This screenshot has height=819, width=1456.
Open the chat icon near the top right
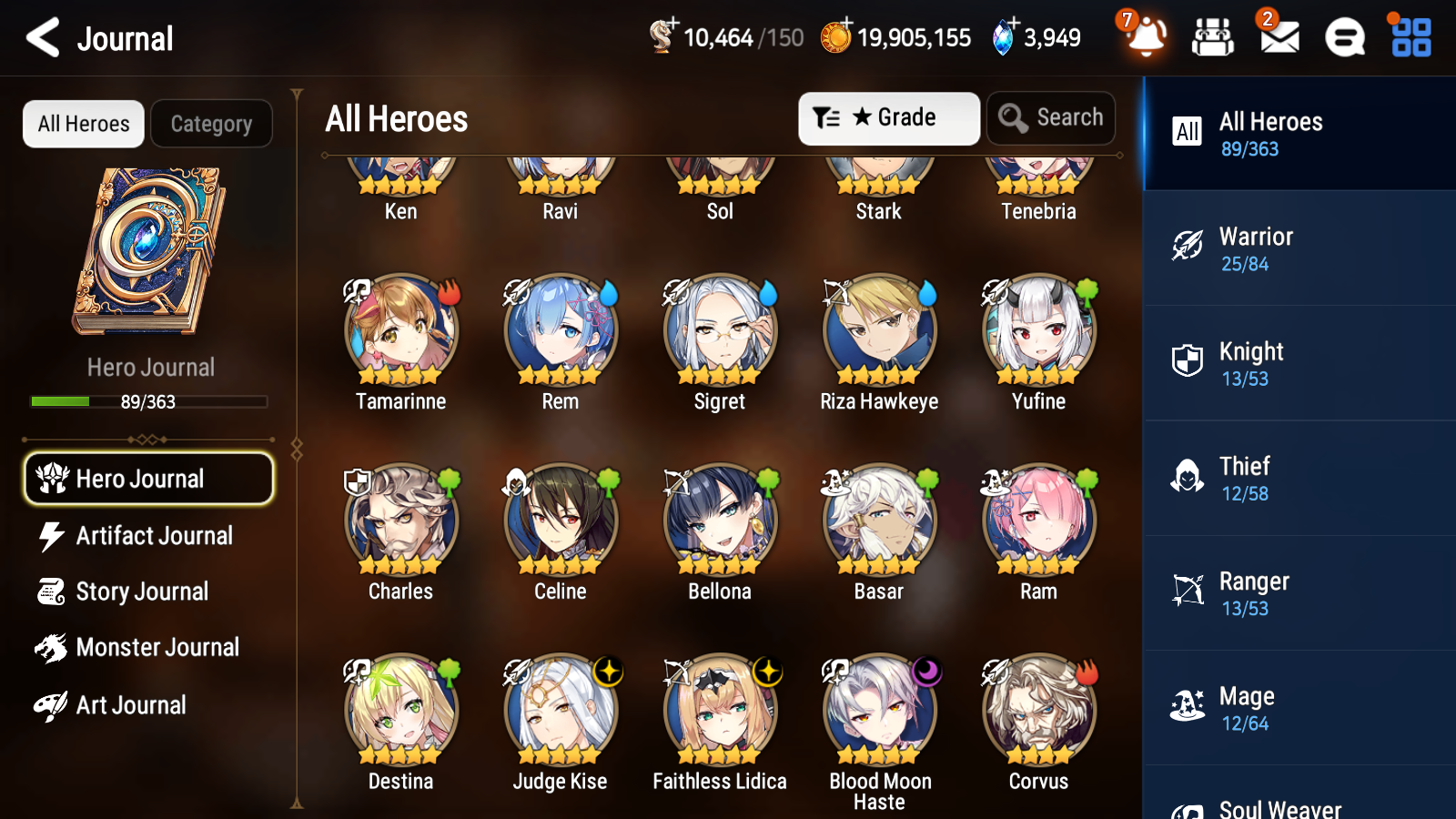tap(1344, 37)
